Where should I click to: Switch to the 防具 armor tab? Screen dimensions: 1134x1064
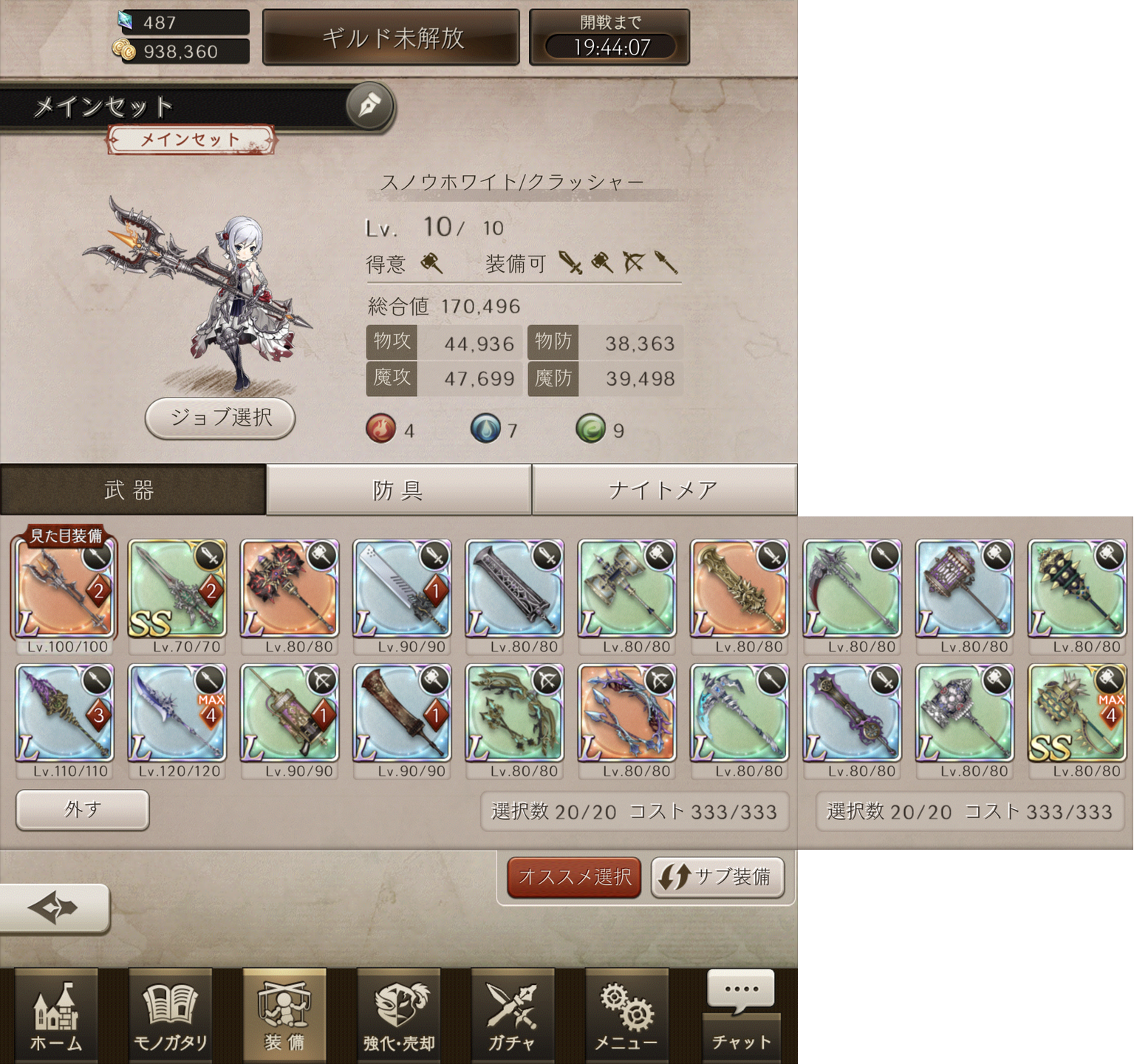tap(398, 490)
